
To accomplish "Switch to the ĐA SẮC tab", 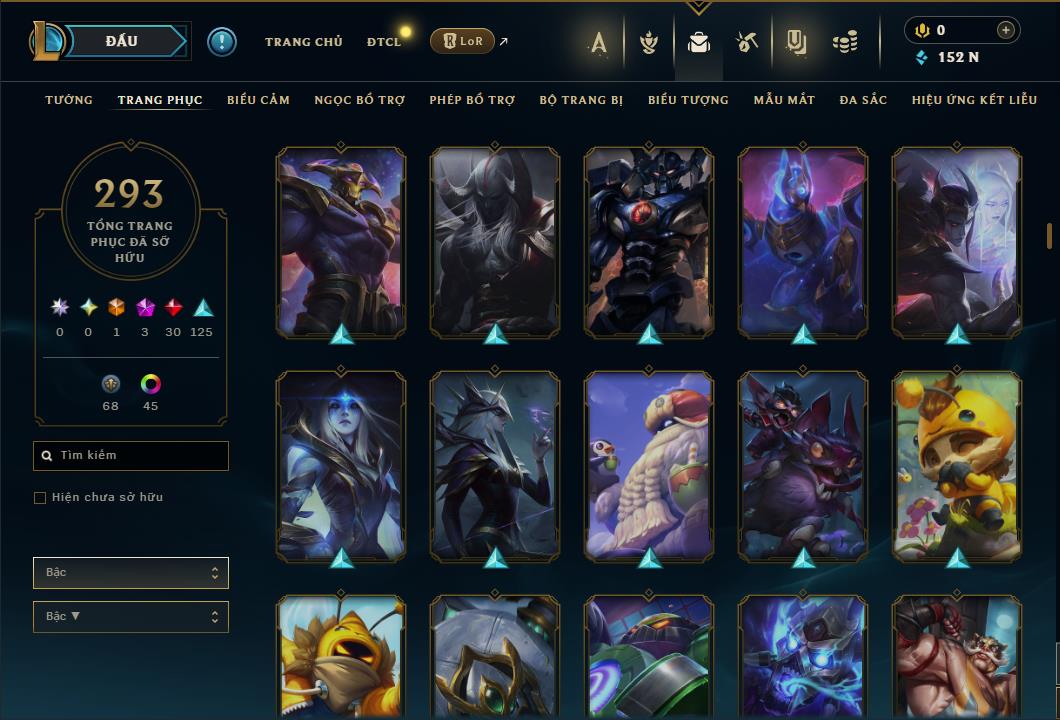I will click(x=863, y=100).
